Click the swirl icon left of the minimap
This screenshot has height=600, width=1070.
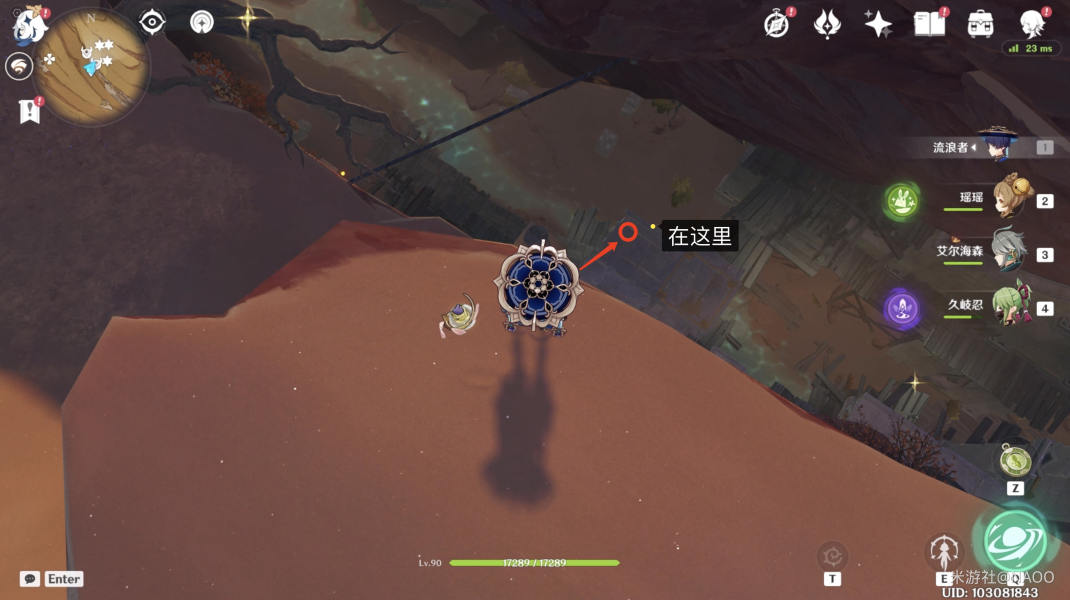pos(19,67)
